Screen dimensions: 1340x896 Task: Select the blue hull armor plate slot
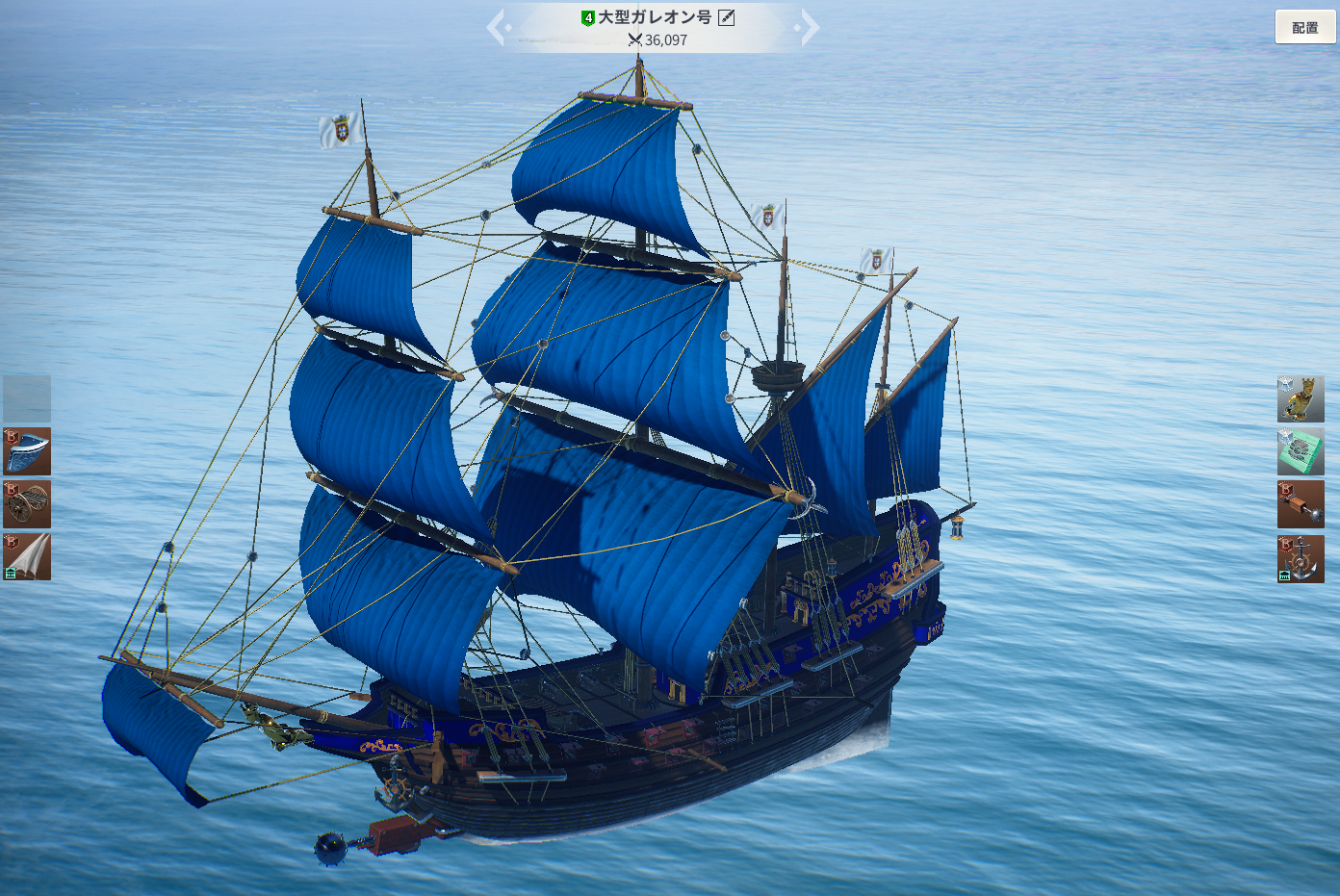tap(27, 451)
